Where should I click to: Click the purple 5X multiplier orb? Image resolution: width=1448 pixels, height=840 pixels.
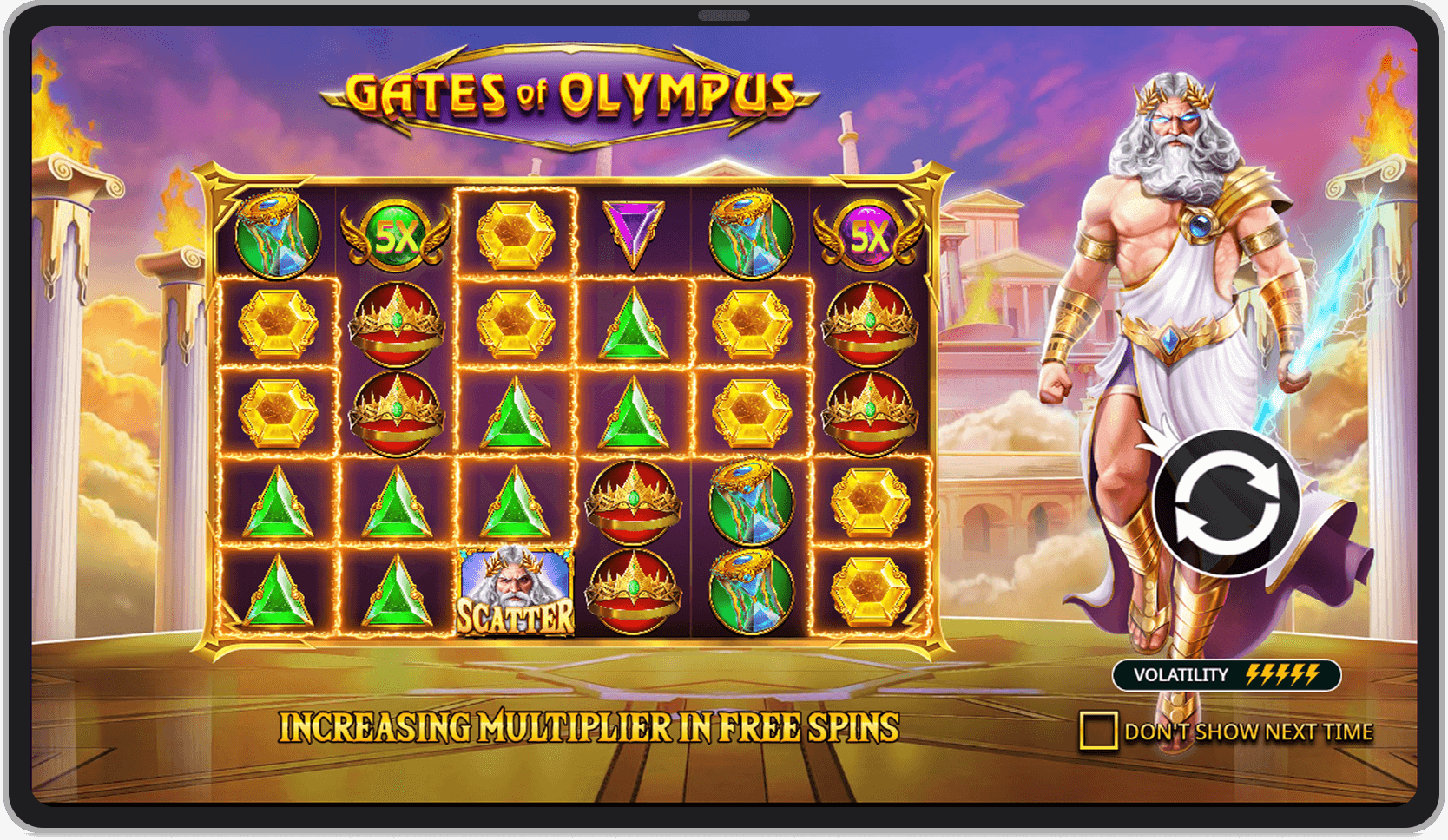[x=871, y=234]
